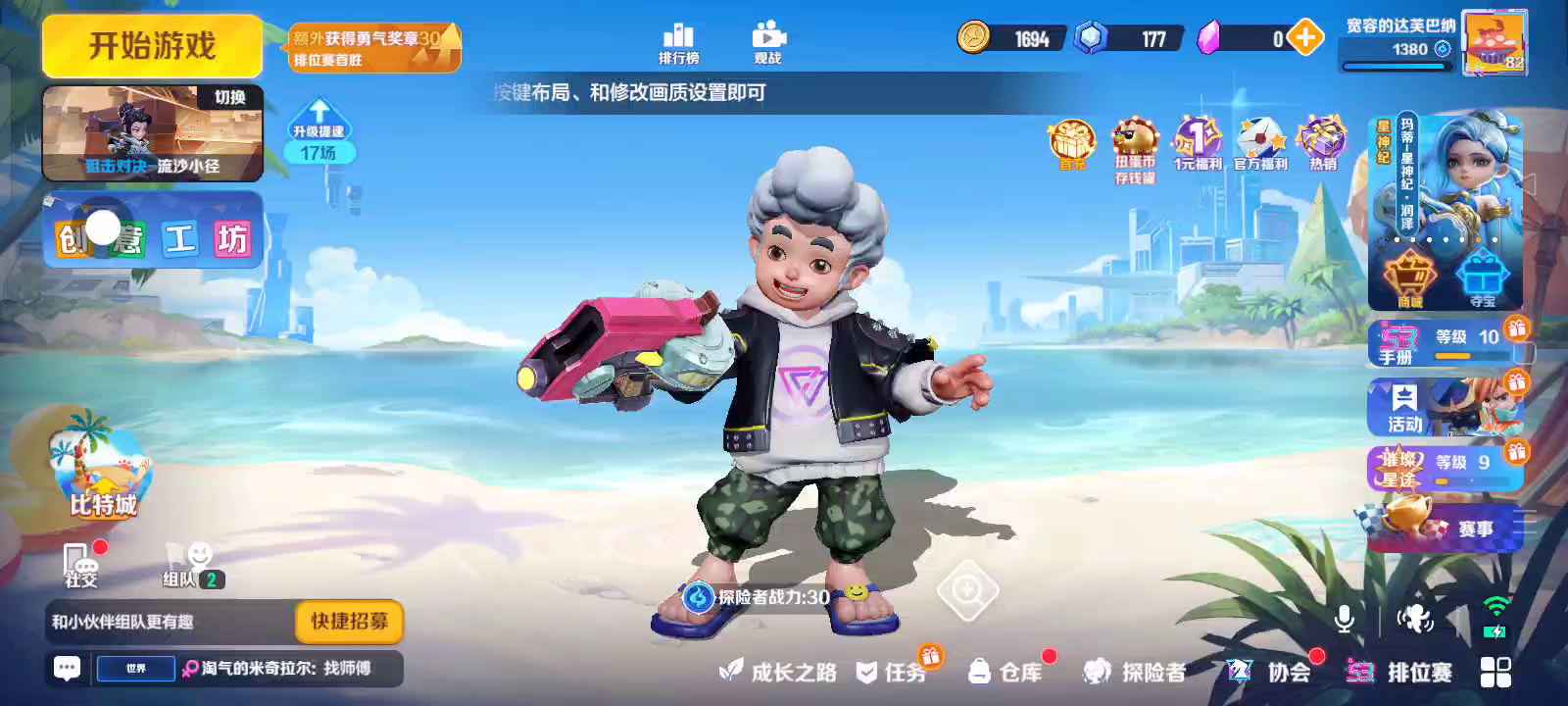Open the 协会 guild menu
The image size is (1568, 706).
[x=1270, y=672]
